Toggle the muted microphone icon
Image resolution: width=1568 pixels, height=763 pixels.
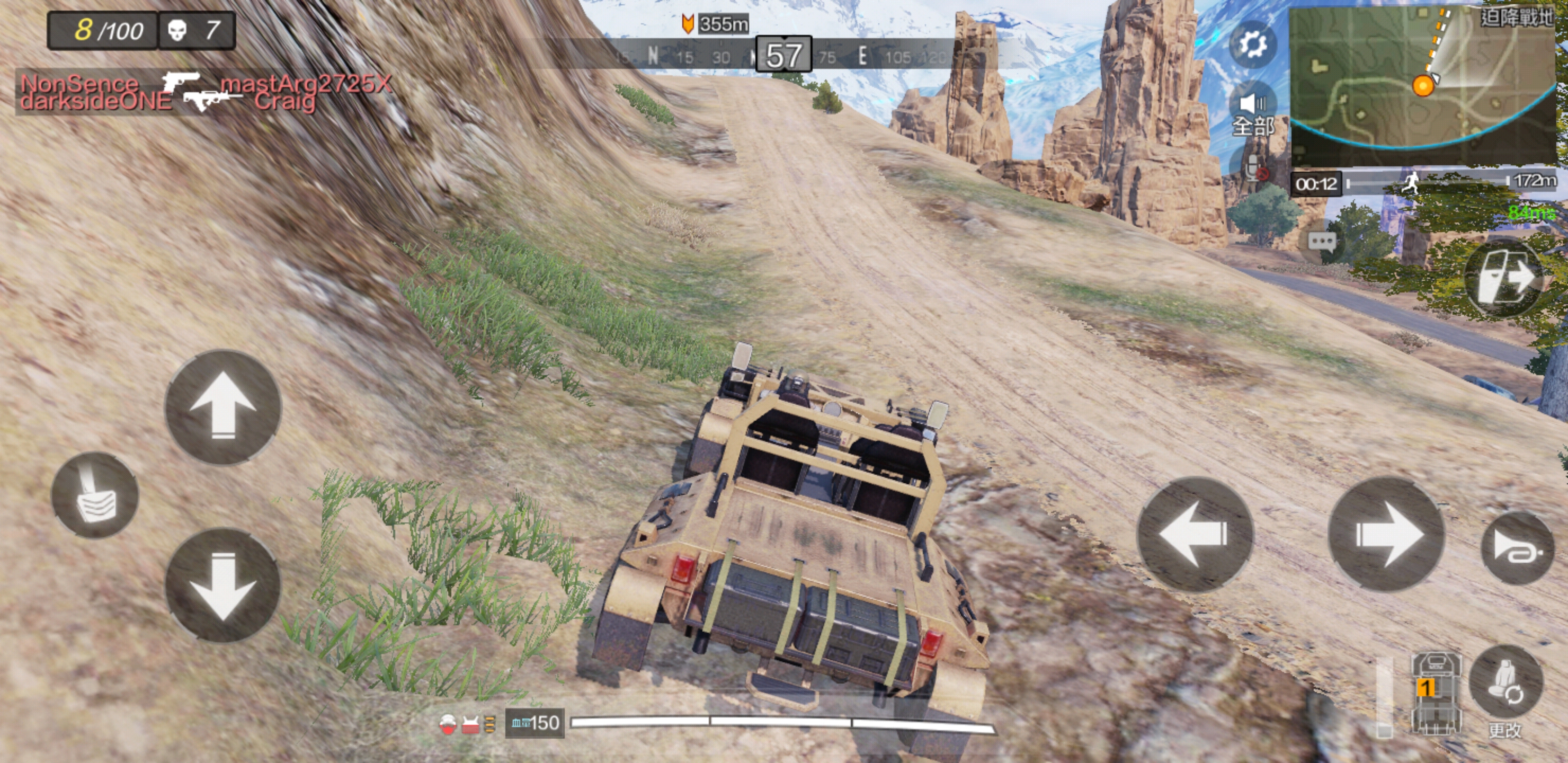point(1254,168)
